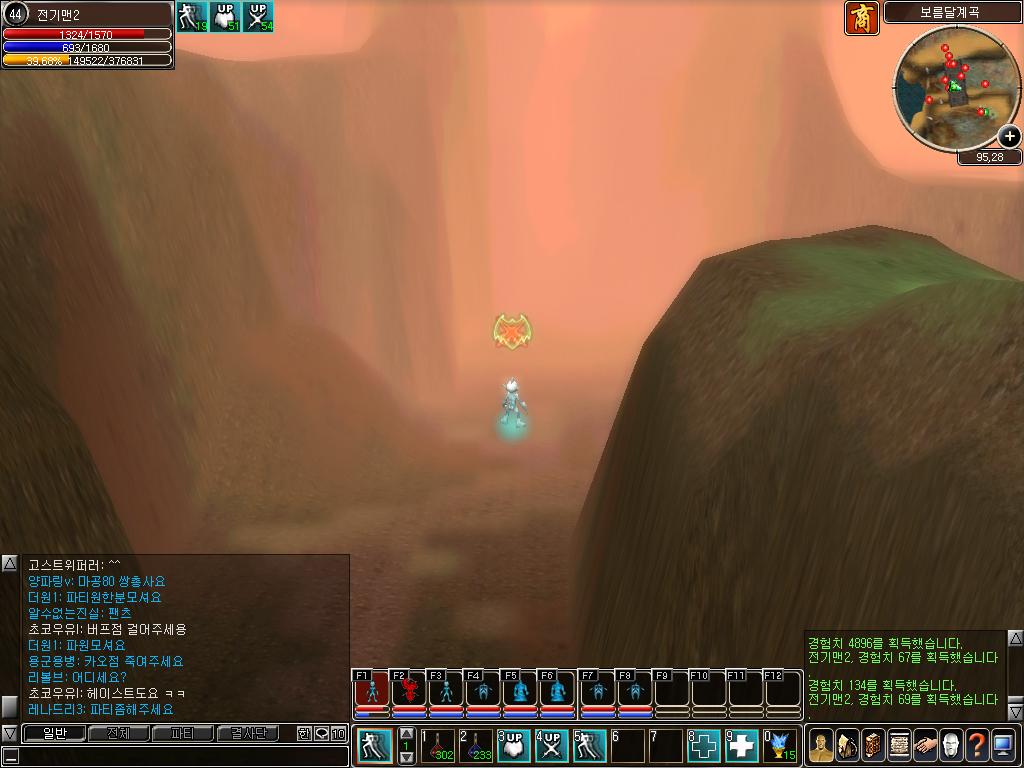Open the computer monitor system menu icon

pyautogui.click(x=1003, y=745)
